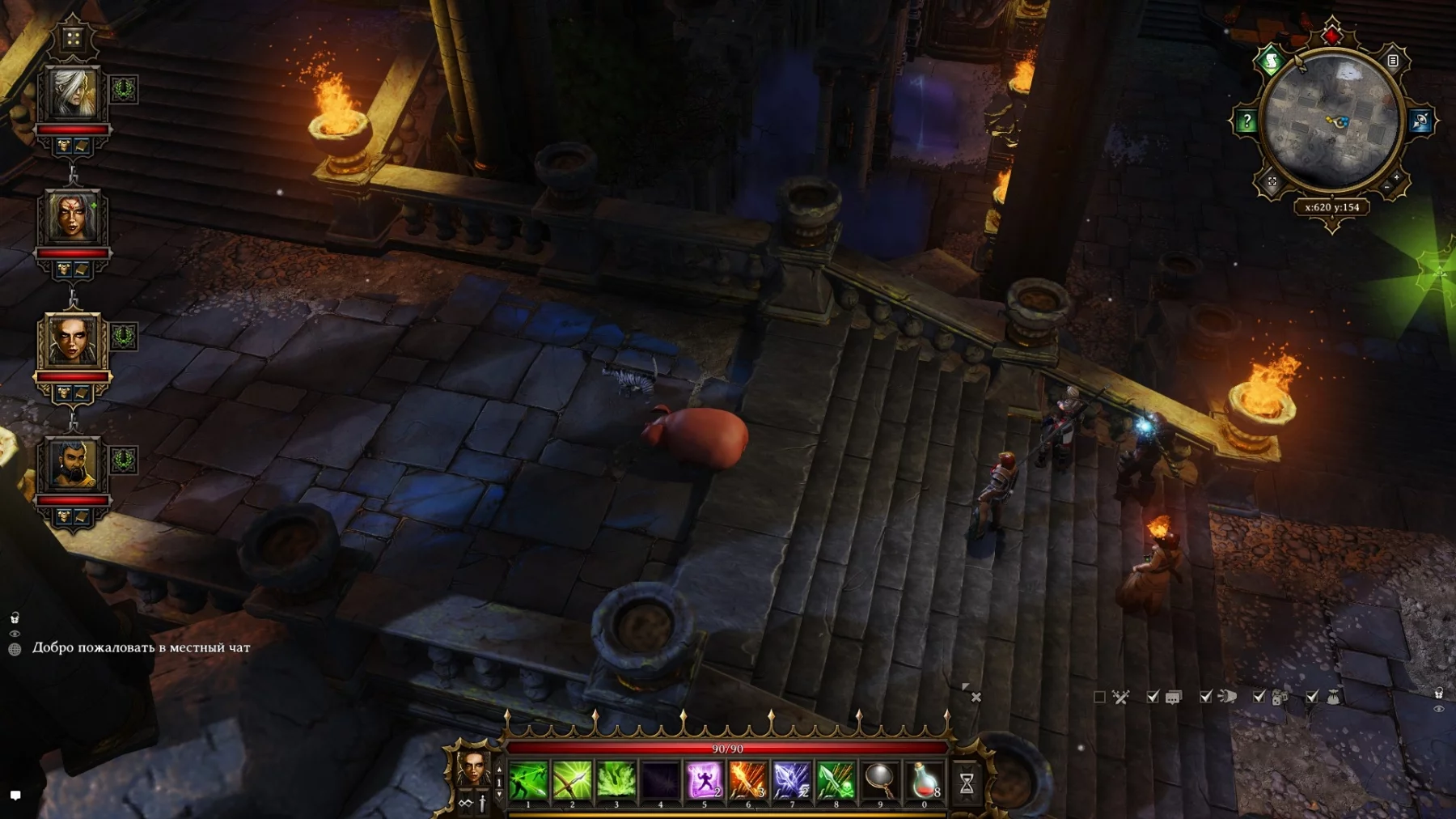The height and width of the screenshot is (819, 1456).
Task: Select the poison arrow with skull
Action: [836, 781]
